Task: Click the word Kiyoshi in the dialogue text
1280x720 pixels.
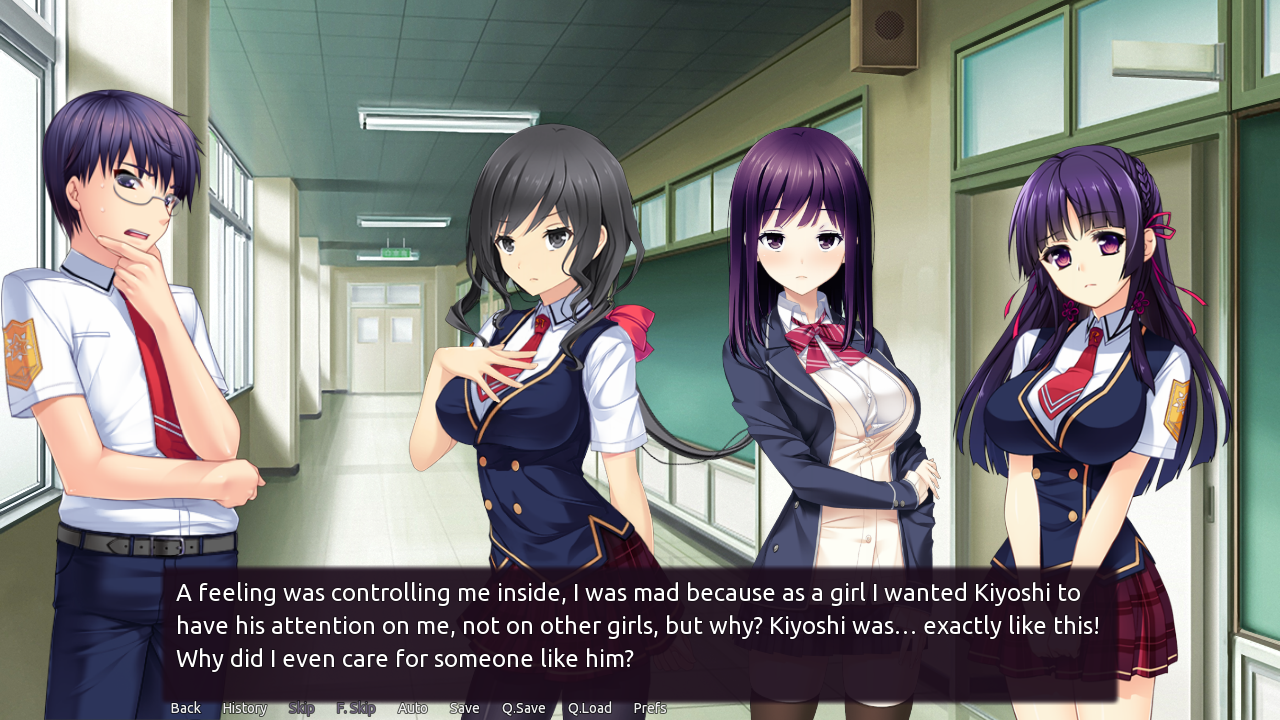Action: coord(1010,592)
